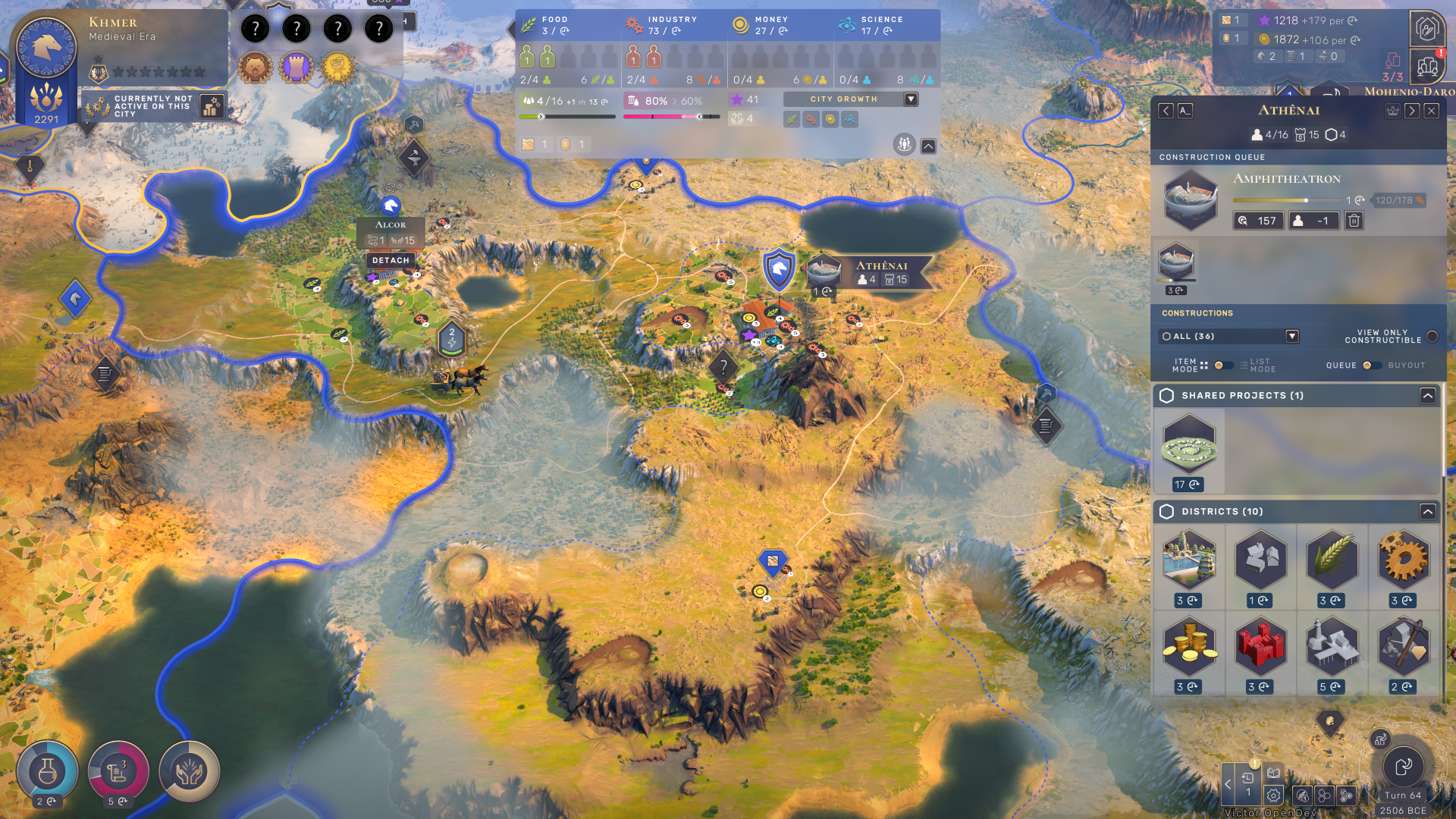The width and height of the screenshot is (1456, 819).
Task: Close the Athênai city panel
Action: point(1431,111)
